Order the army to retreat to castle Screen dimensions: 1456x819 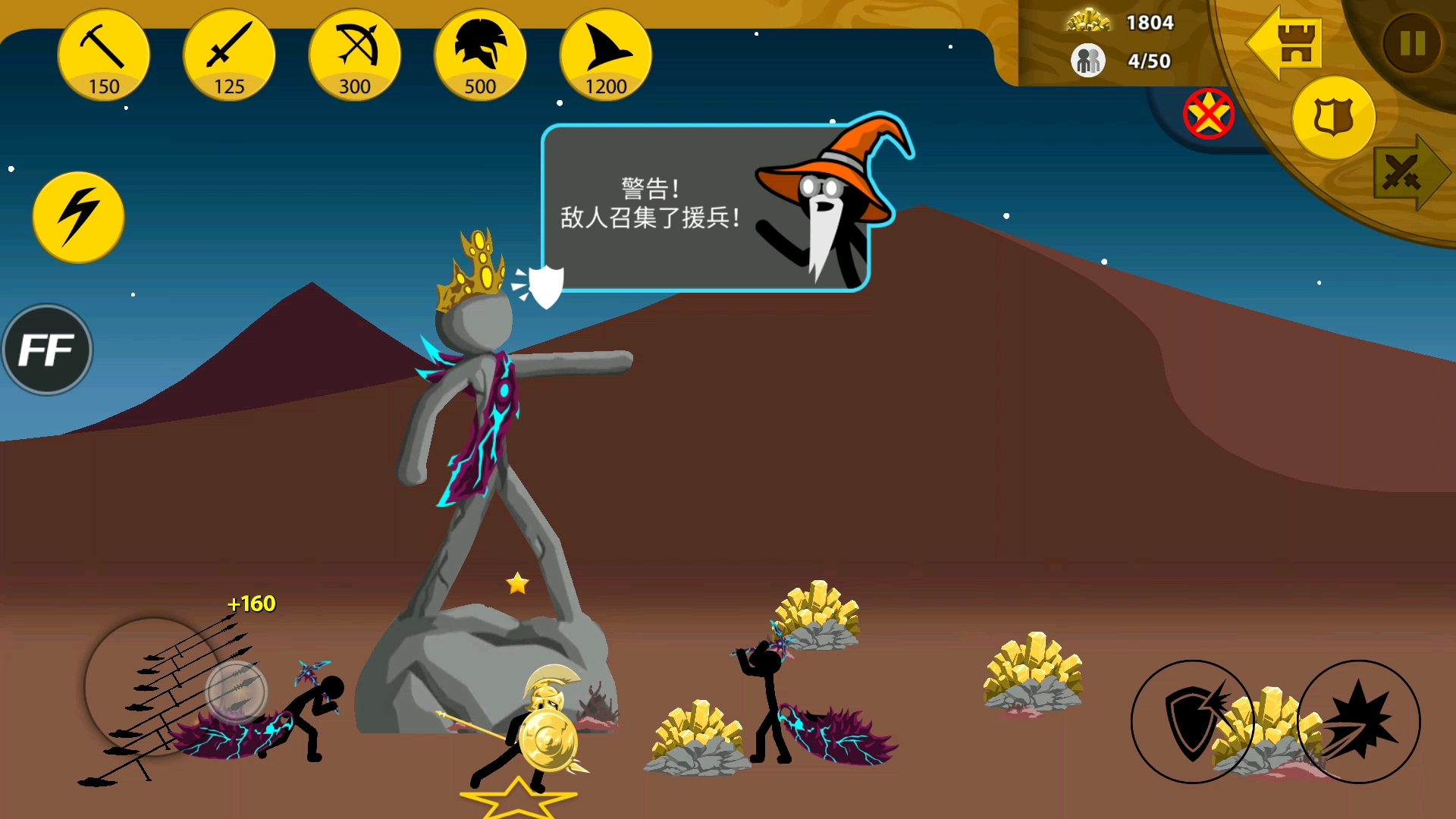[1286, 43]
